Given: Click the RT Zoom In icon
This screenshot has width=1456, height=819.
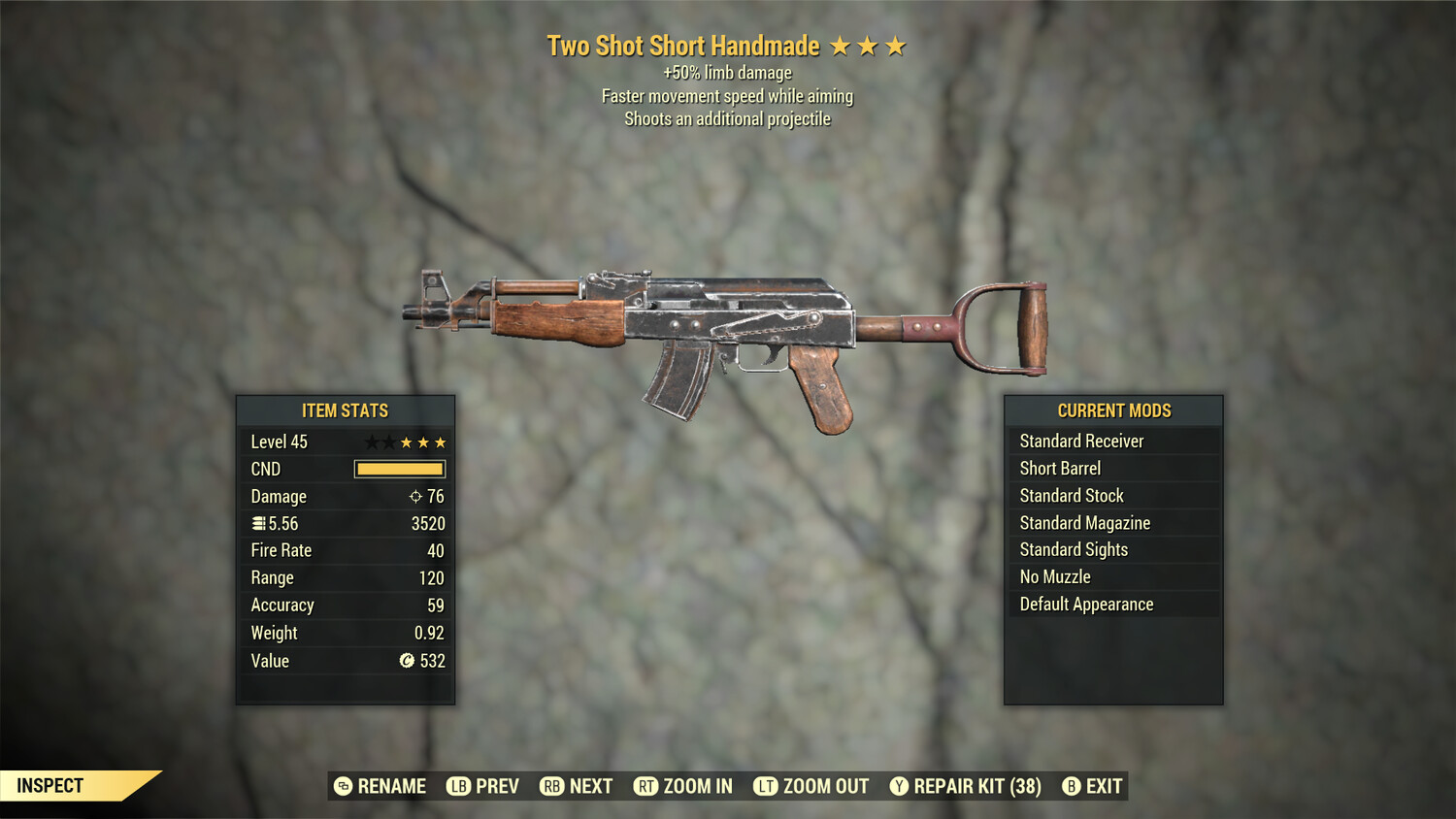Looking at the screenshot, I should coord(645,786).
